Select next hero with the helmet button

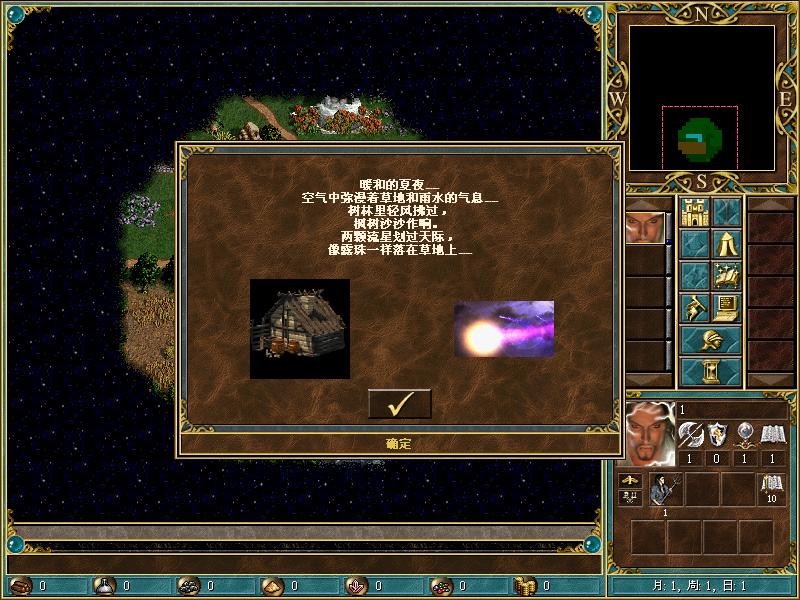tap(710, 339)
